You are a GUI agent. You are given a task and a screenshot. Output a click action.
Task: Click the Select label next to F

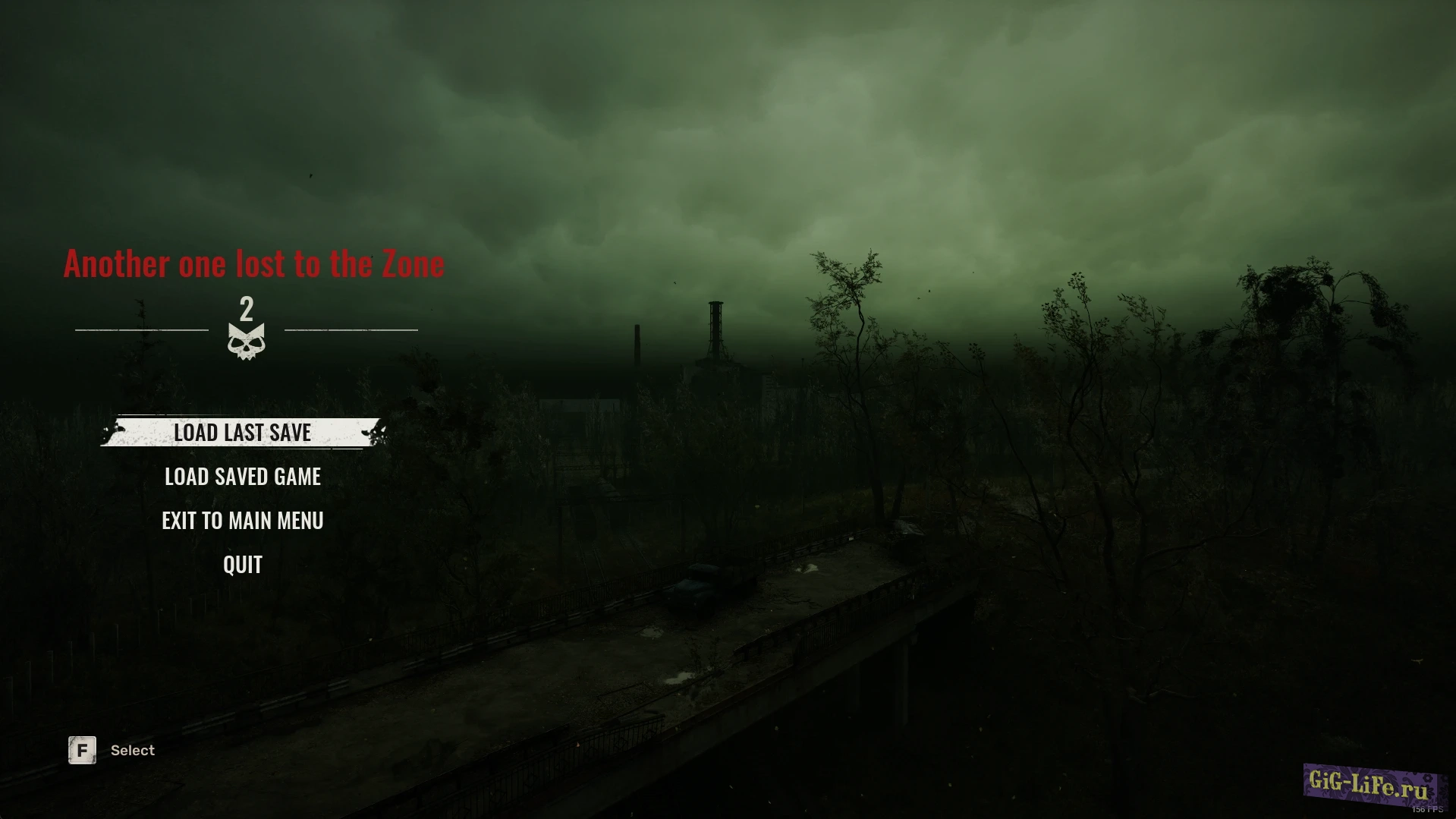(x=133, y=750)
